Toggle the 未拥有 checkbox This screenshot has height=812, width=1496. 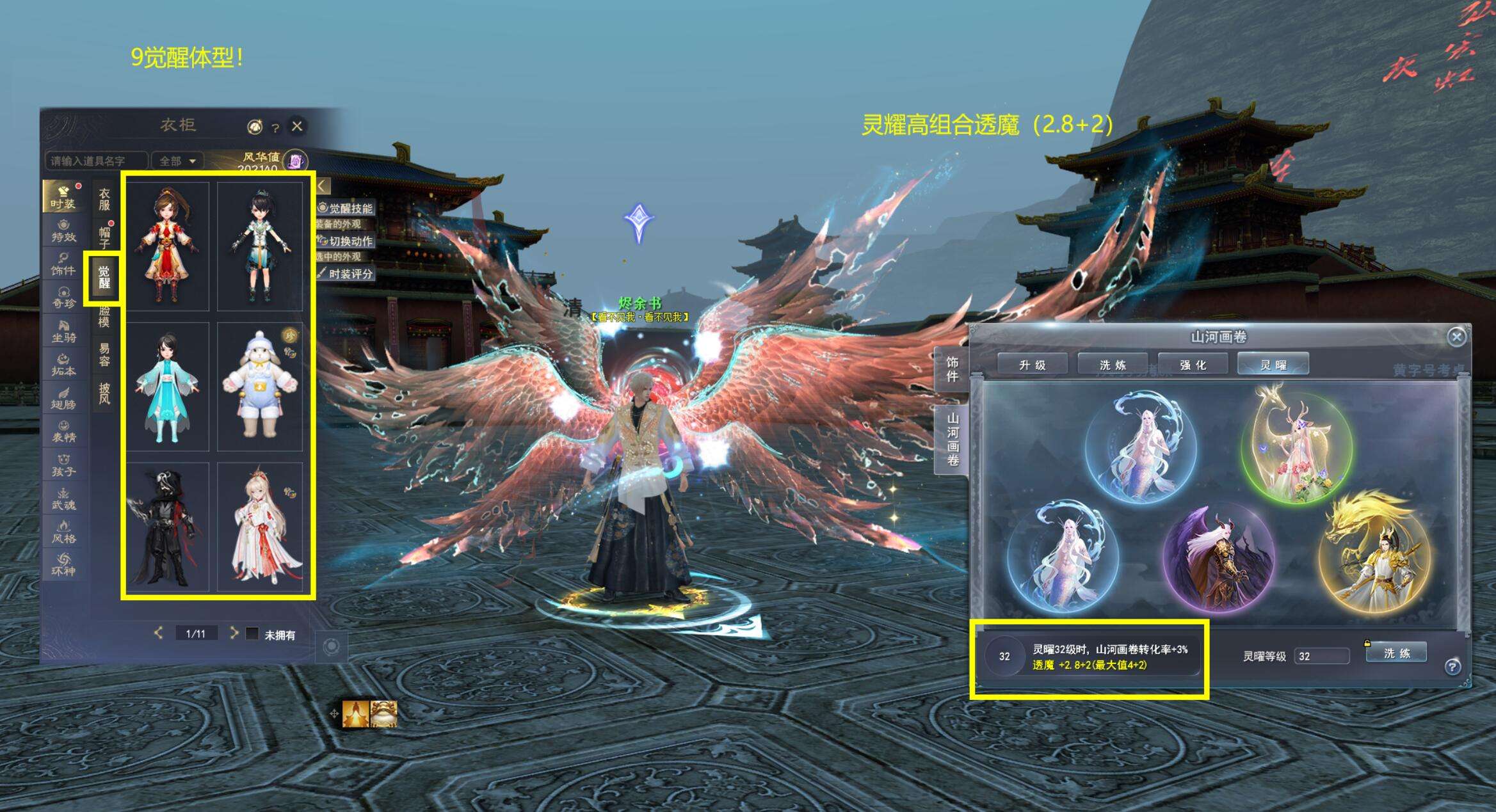point(252,633)
